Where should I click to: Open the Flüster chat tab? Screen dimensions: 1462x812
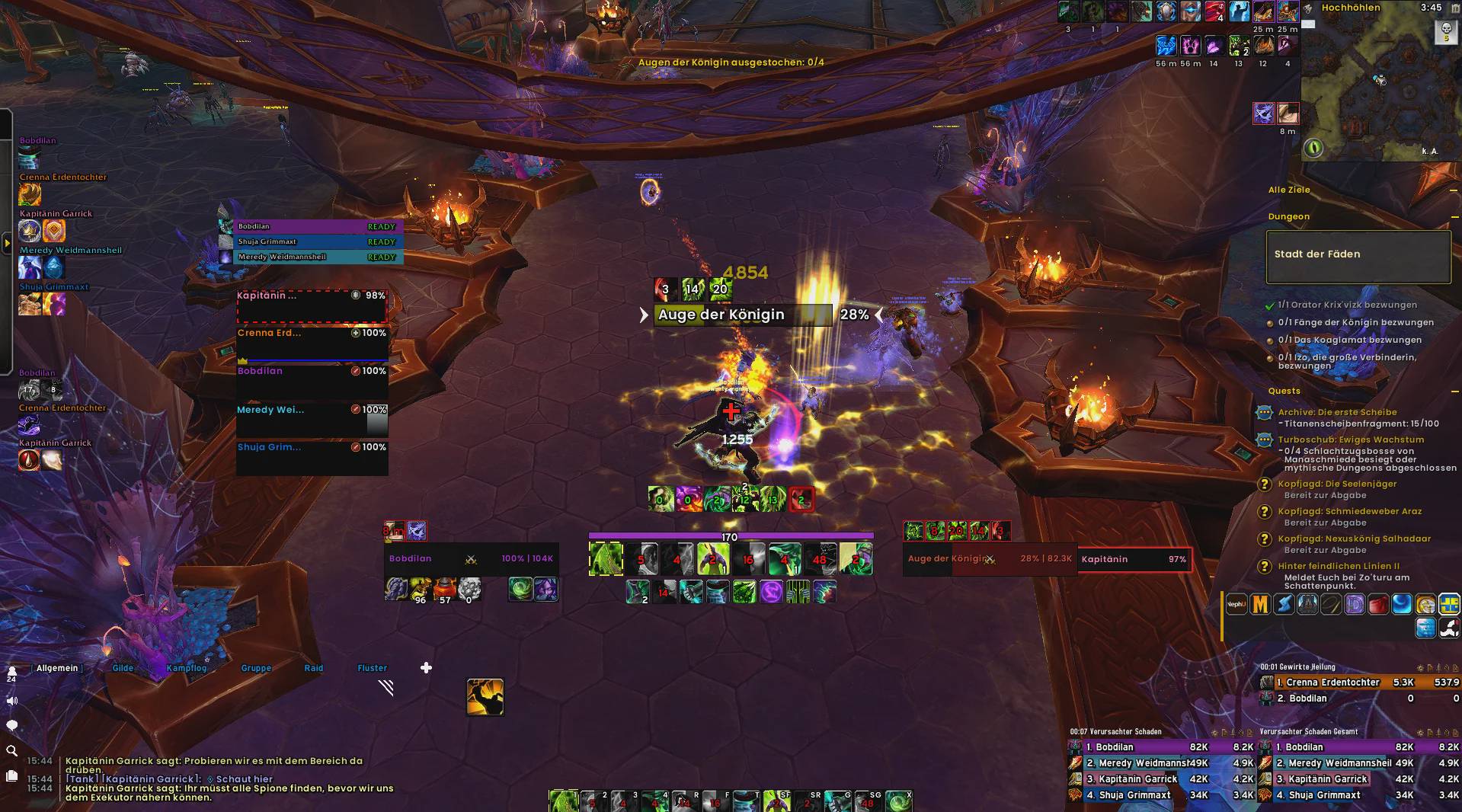point(373,668)
